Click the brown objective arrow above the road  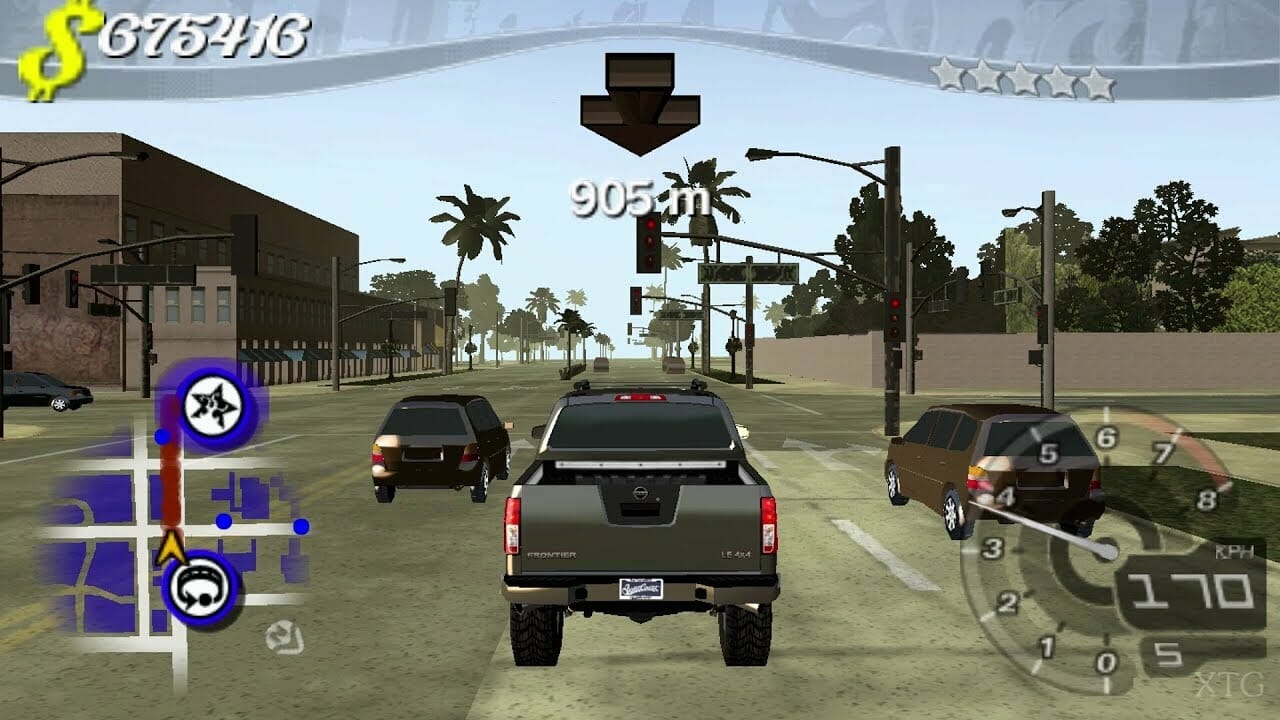[638, 100]
